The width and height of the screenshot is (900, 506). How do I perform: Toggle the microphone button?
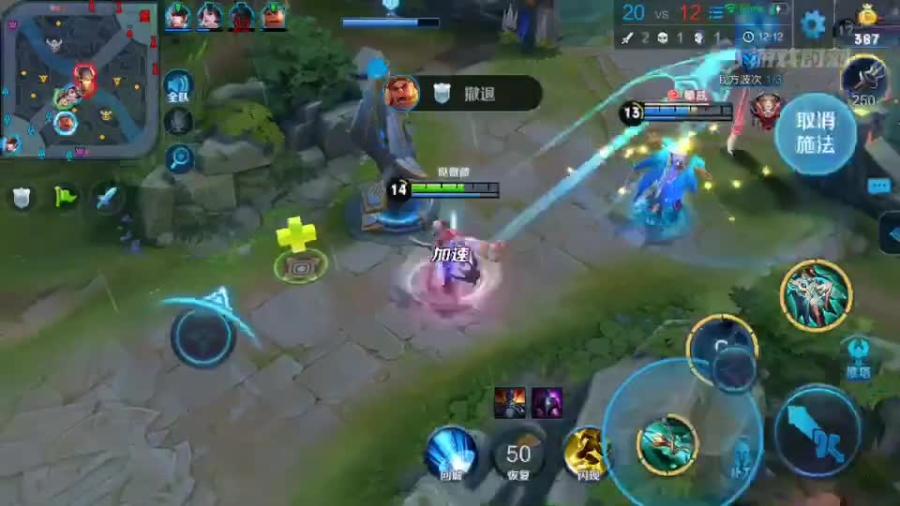click(178, 122)
